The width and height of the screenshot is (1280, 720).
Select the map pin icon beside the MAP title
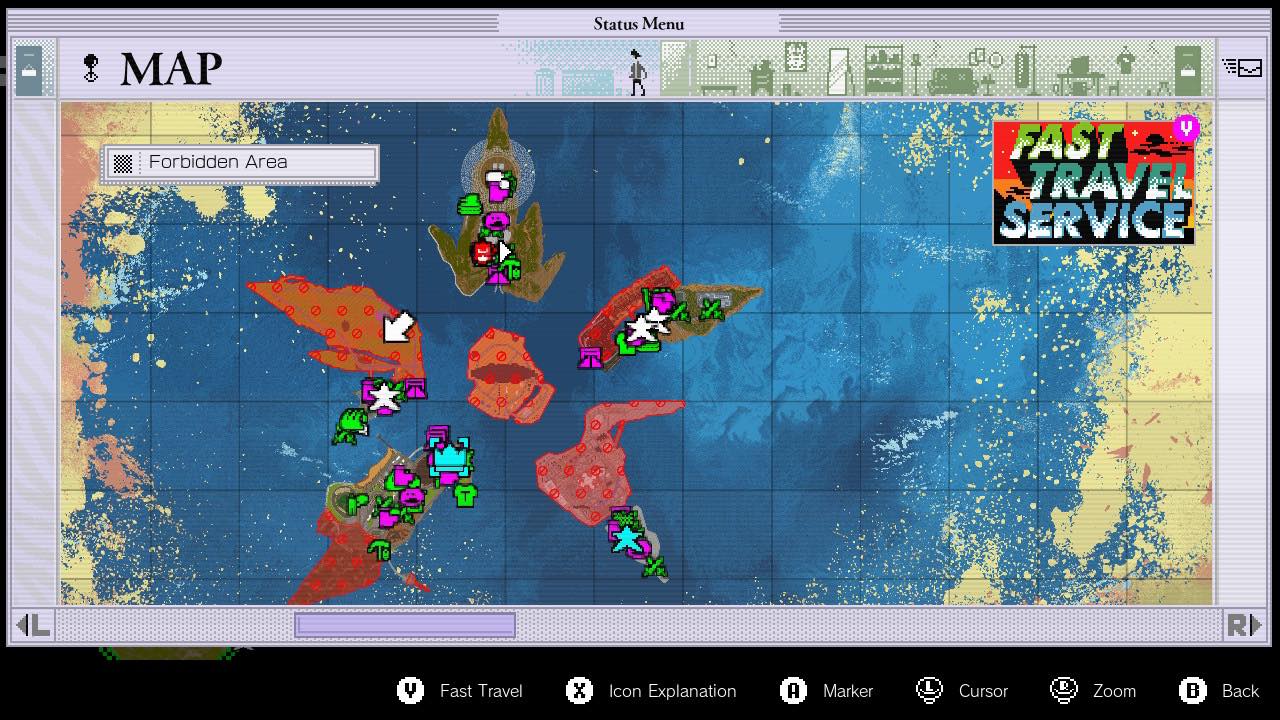click(90, 67)
